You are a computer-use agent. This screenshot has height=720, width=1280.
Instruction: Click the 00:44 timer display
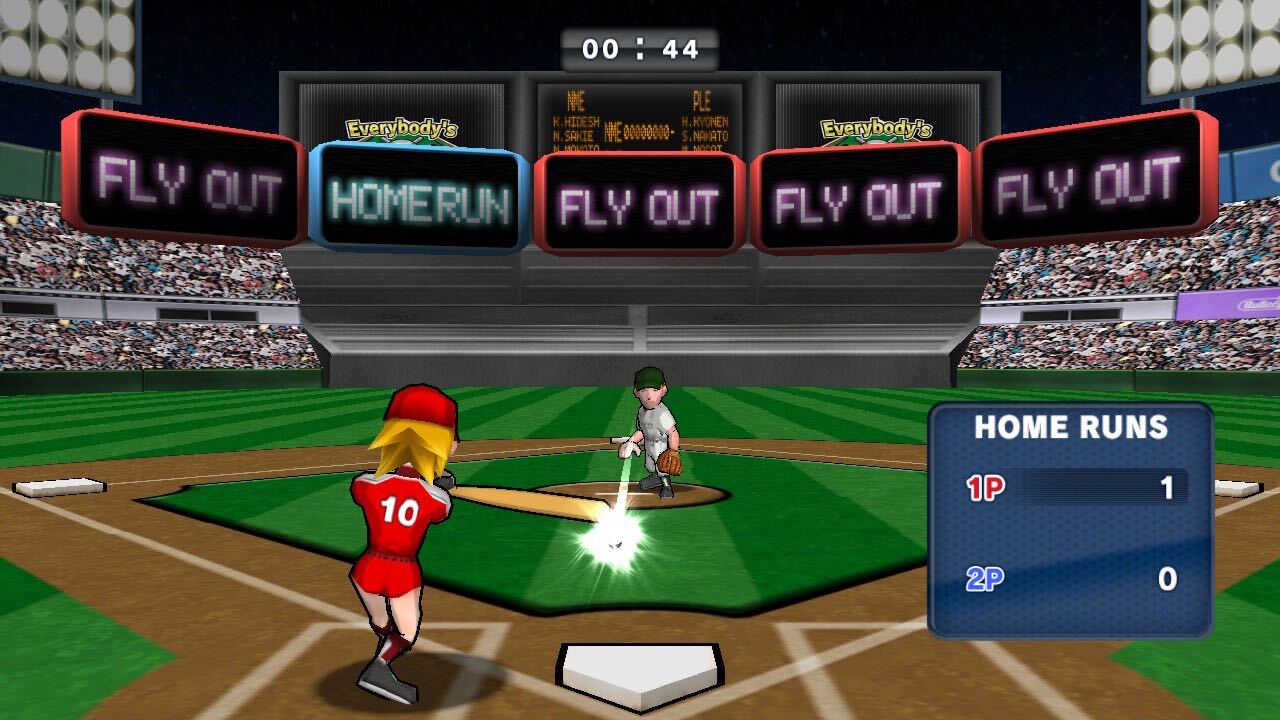640,44
